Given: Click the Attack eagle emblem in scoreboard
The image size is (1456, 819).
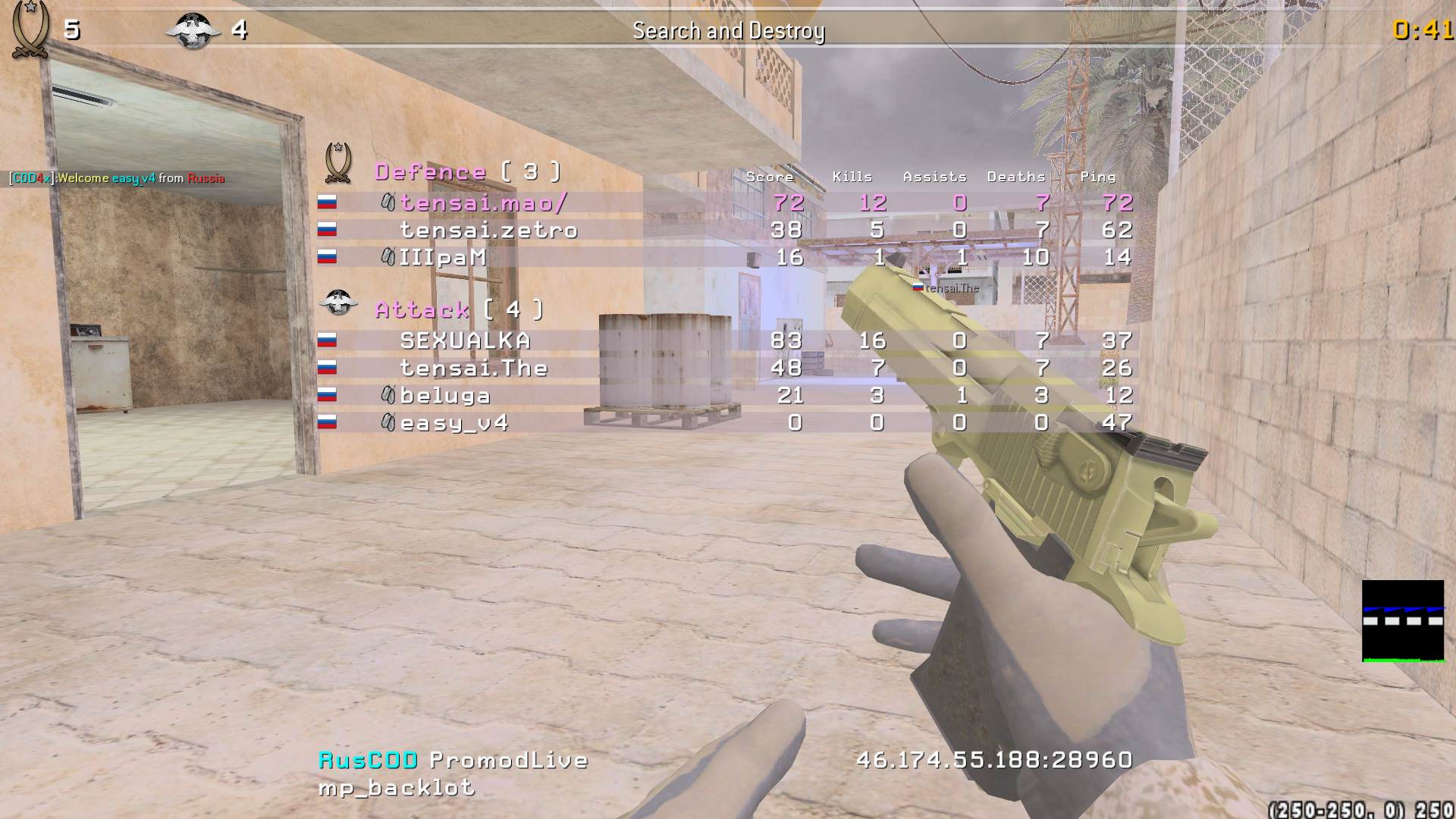Looking at the screenshot, I should (x=338, y=303).
